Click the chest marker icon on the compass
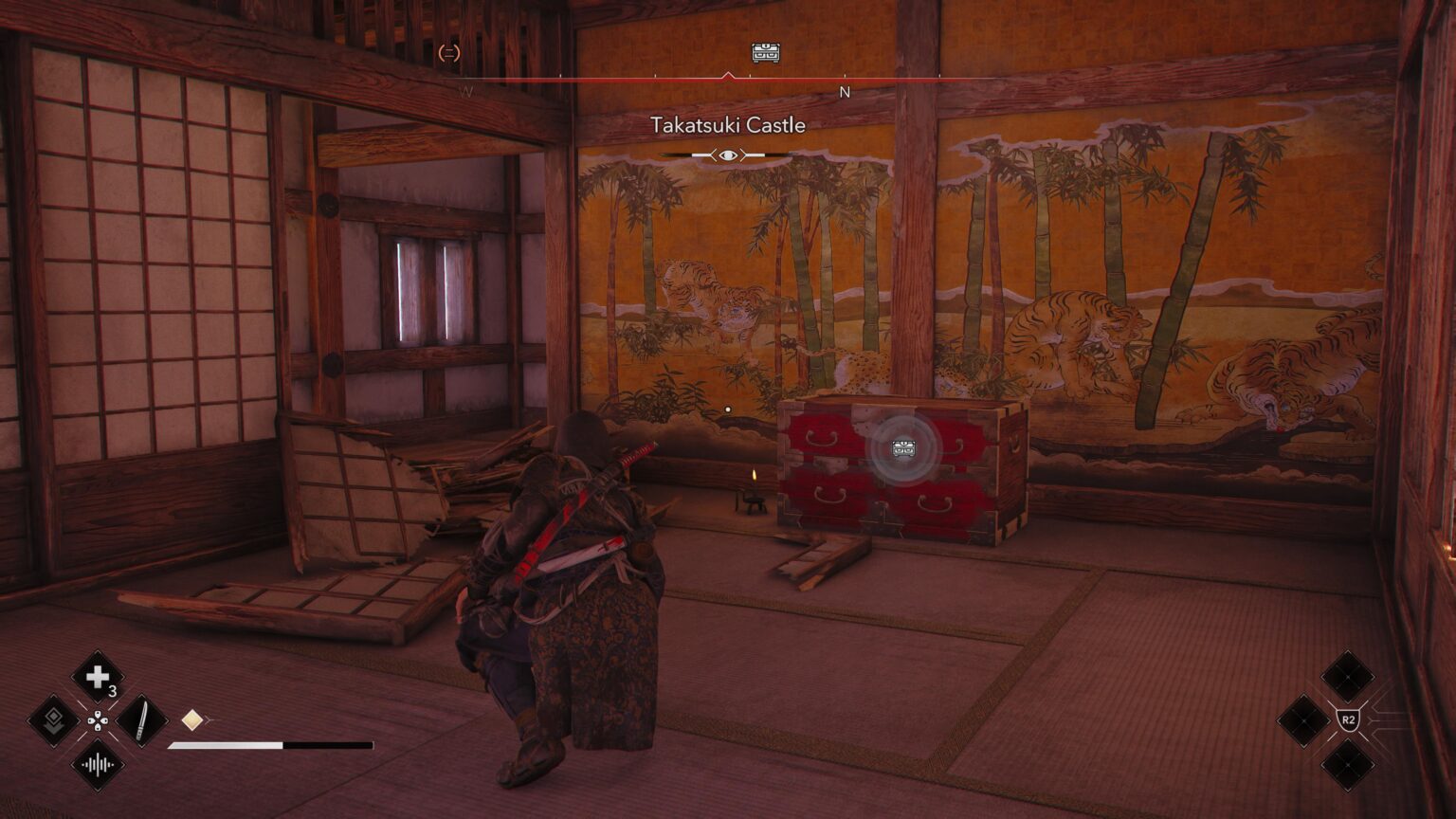The width and height of the screenshot is (1456, 819). pos(764,52)
